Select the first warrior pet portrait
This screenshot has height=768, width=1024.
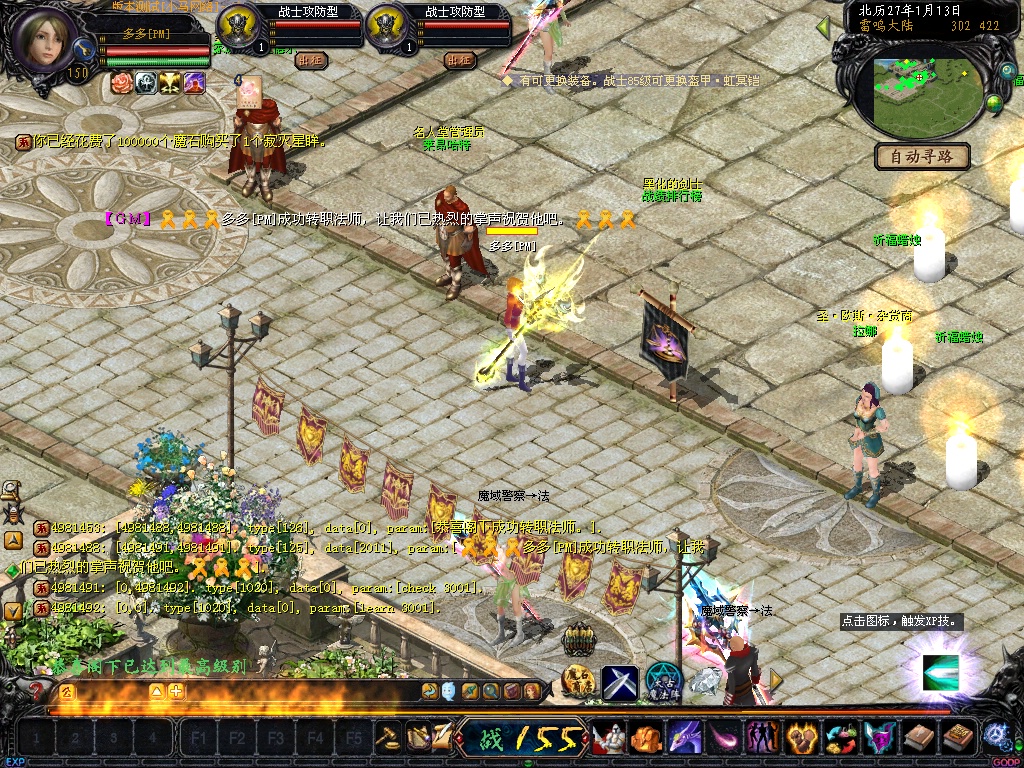click(237, 22)
